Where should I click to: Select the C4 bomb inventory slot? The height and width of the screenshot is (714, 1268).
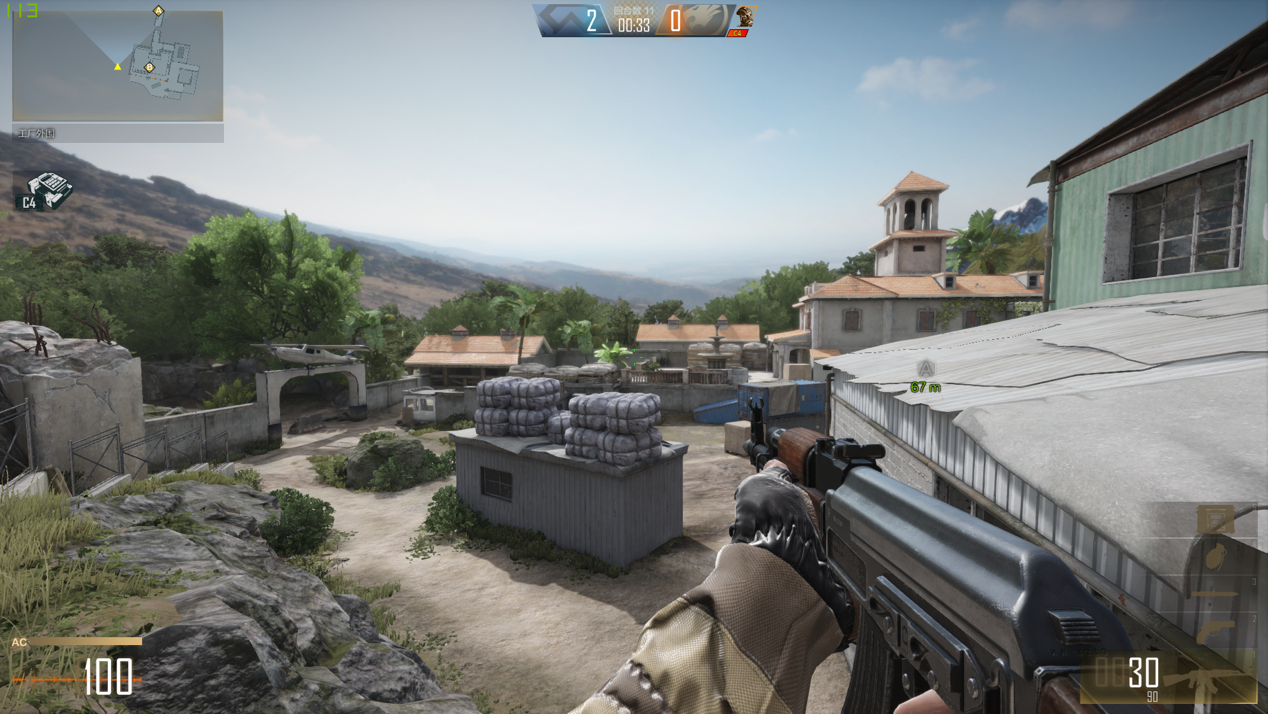coord(1216,519)
